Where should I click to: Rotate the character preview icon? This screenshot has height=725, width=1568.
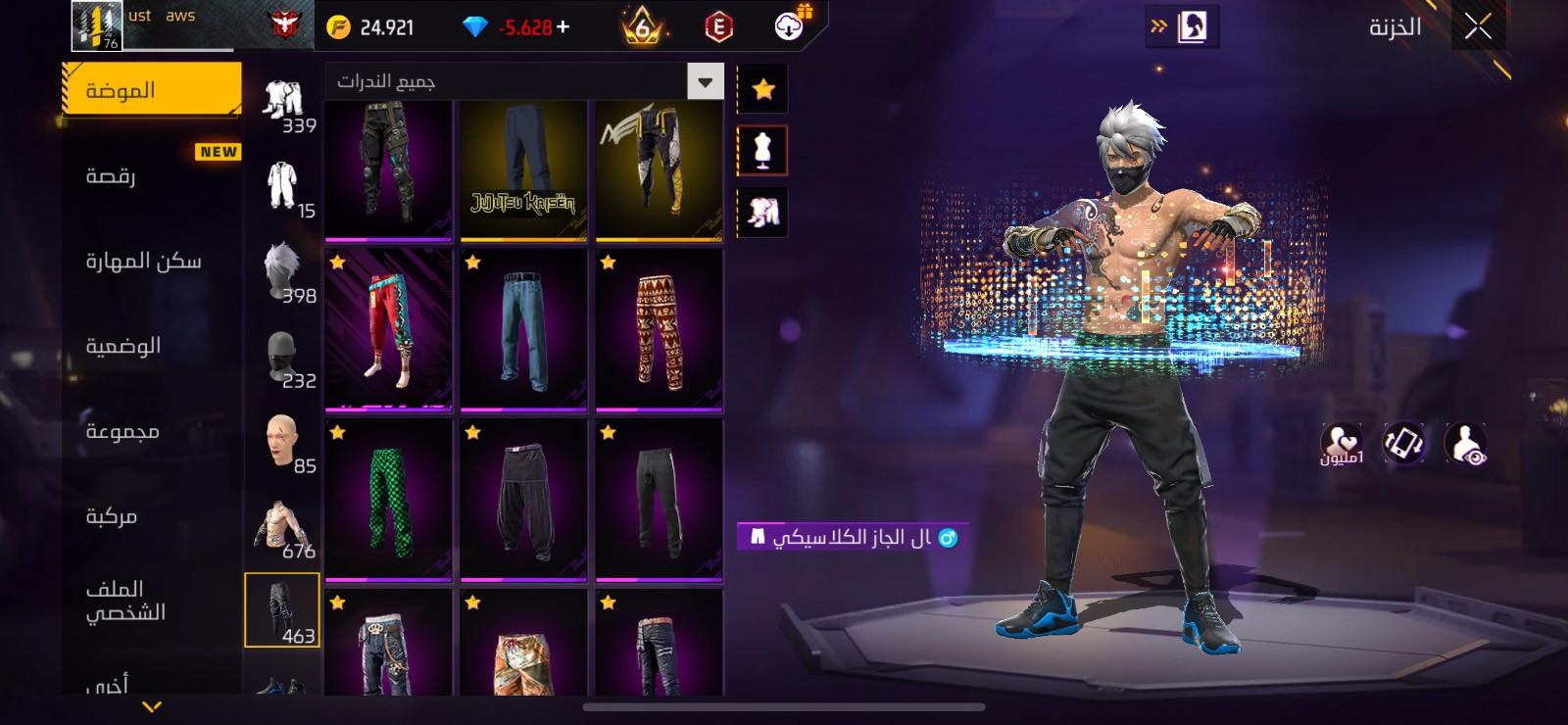tap(1403, 444)
